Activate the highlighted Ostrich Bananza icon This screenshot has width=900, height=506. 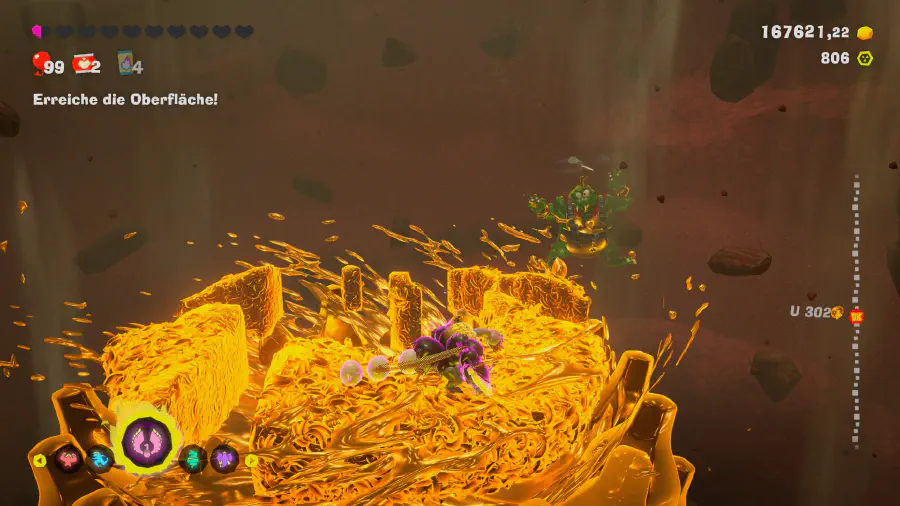pyautogui.click(x=146, y=442)
